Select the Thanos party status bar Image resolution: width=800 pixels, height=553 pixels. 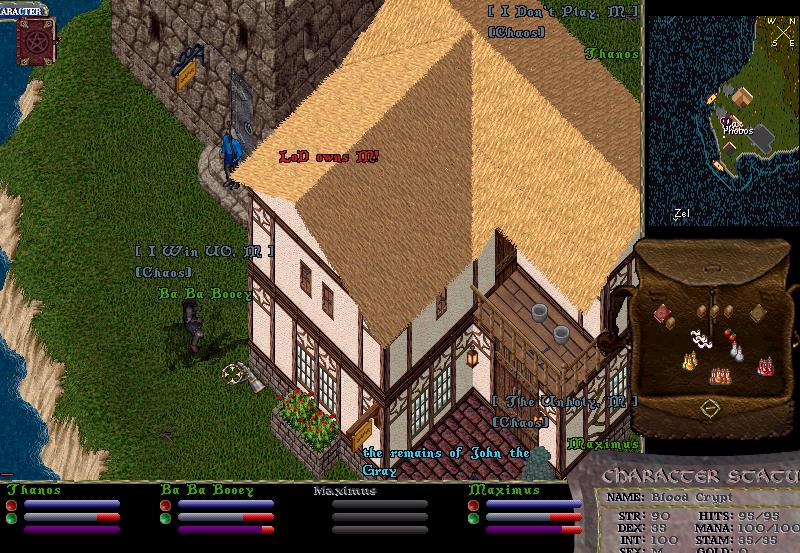point(70,510)
